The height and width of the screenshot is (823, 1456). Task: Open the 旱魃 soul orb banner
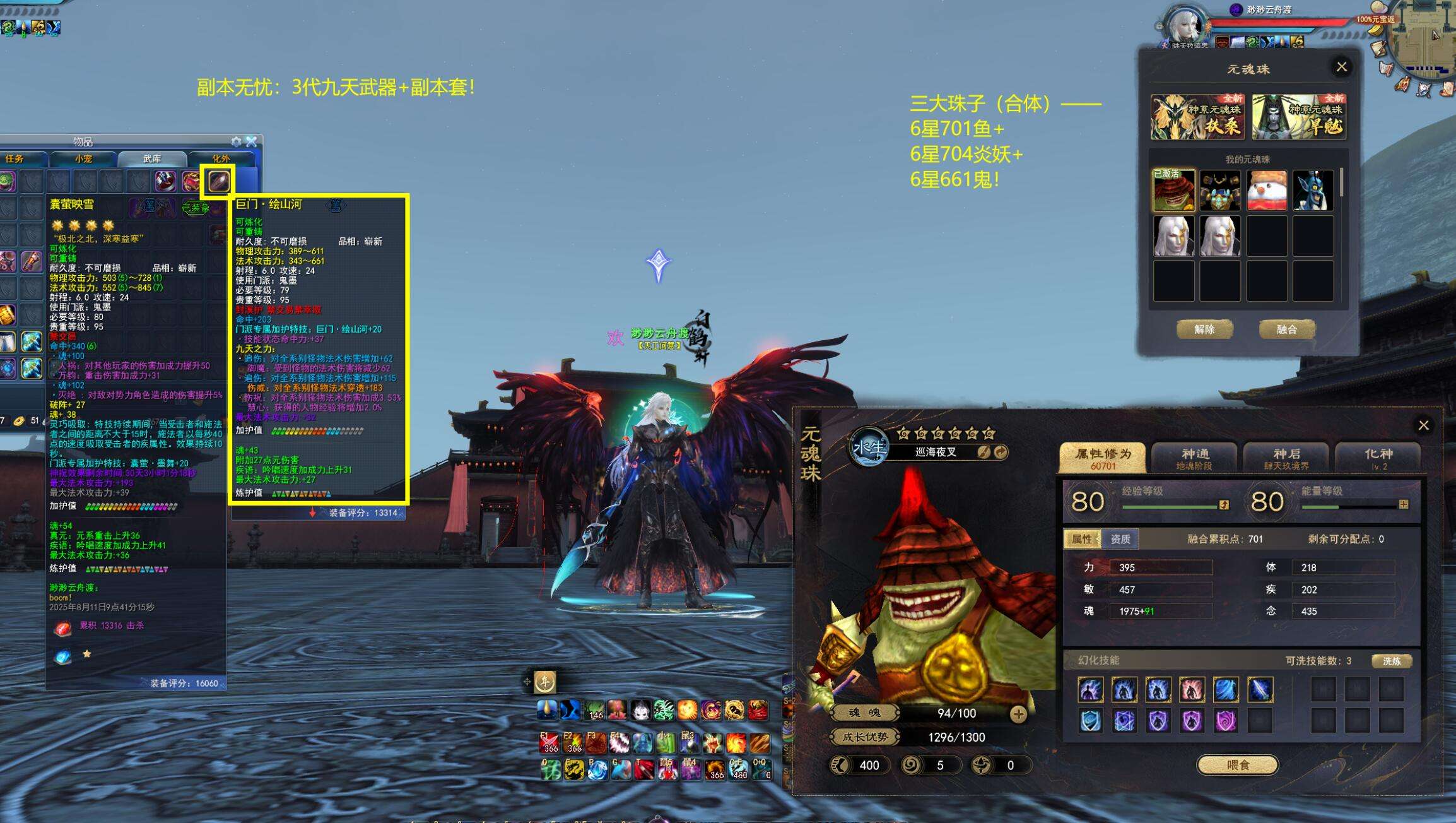click(x=1299, y=117)
